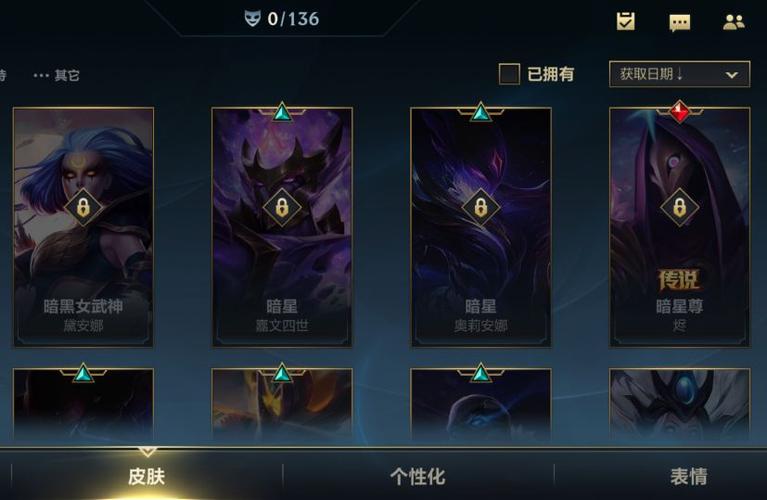
Task: Select the 皮肤 tab
Action: click(x=147, y=476)
